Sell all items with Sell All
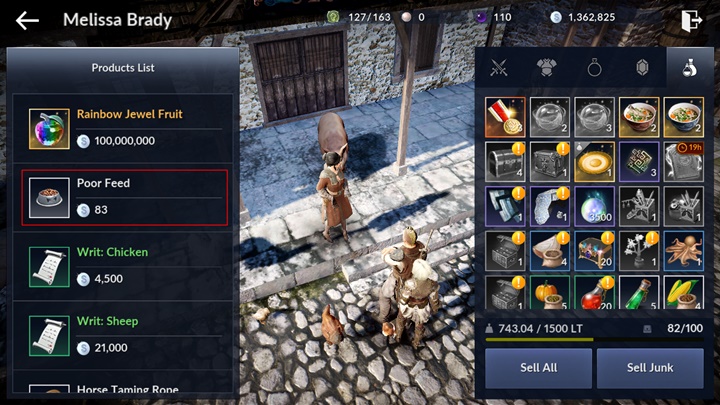The image size is (720, 405). click(x=538, y=368)
